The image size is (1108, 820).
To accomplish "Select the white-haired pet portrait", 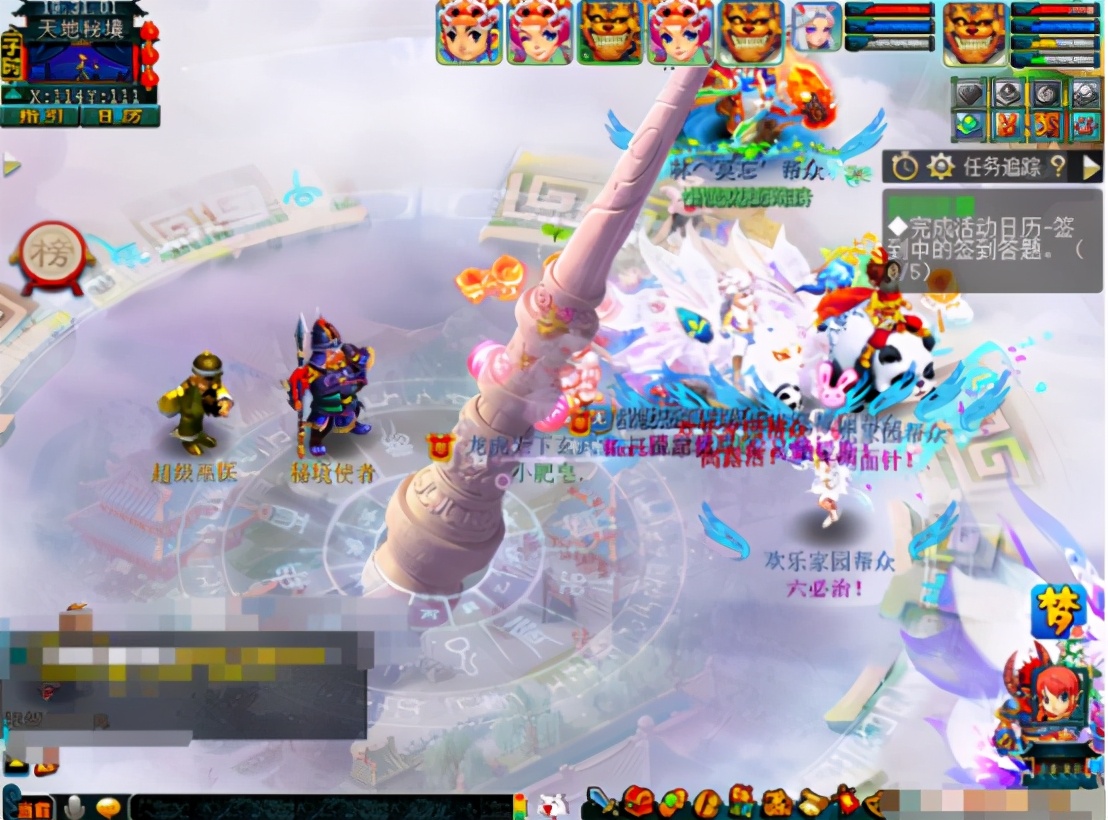I will click(x=816, y=27).
